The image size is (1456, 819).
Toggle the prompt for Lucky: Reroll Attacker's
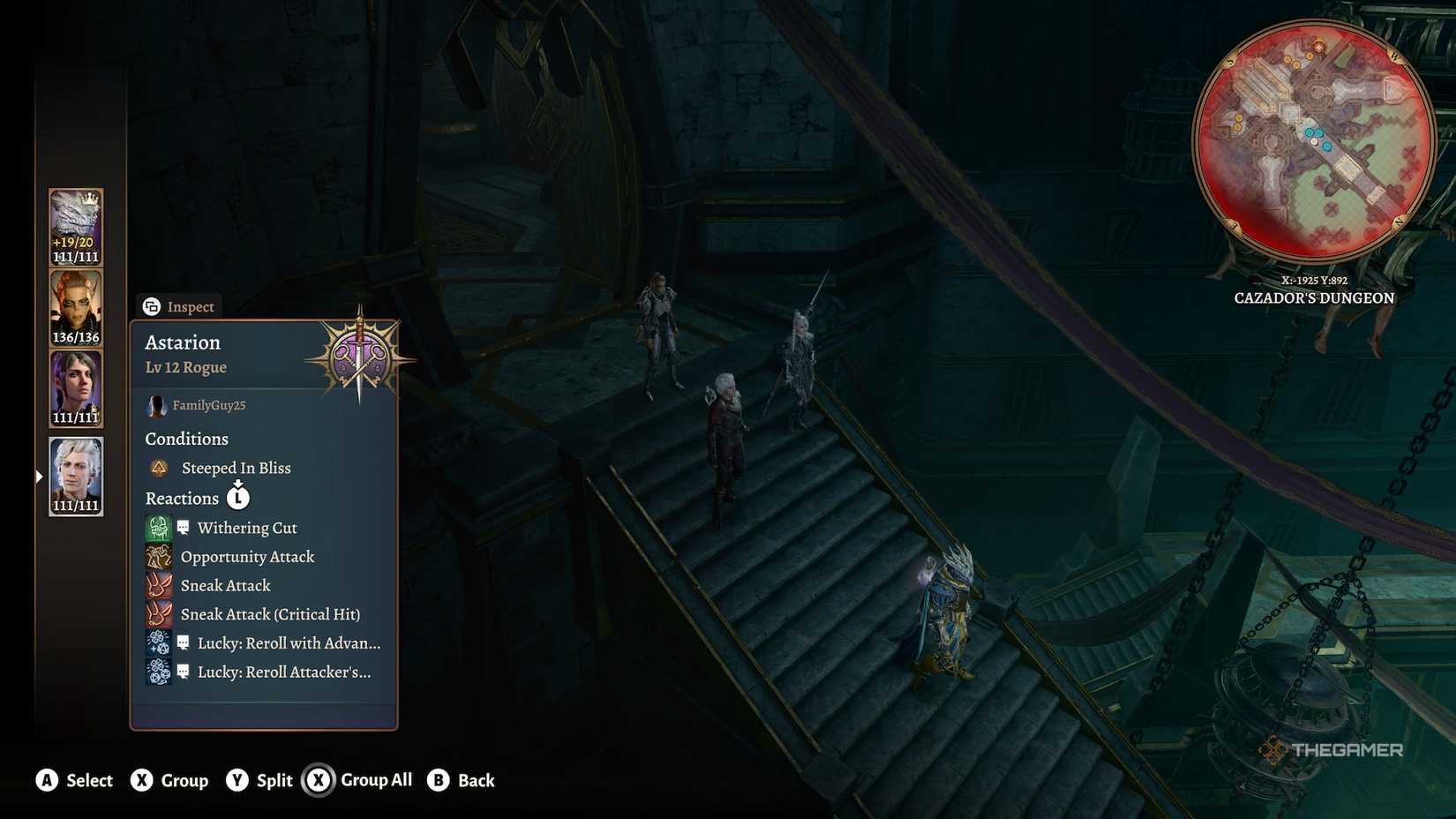[183, 672]
